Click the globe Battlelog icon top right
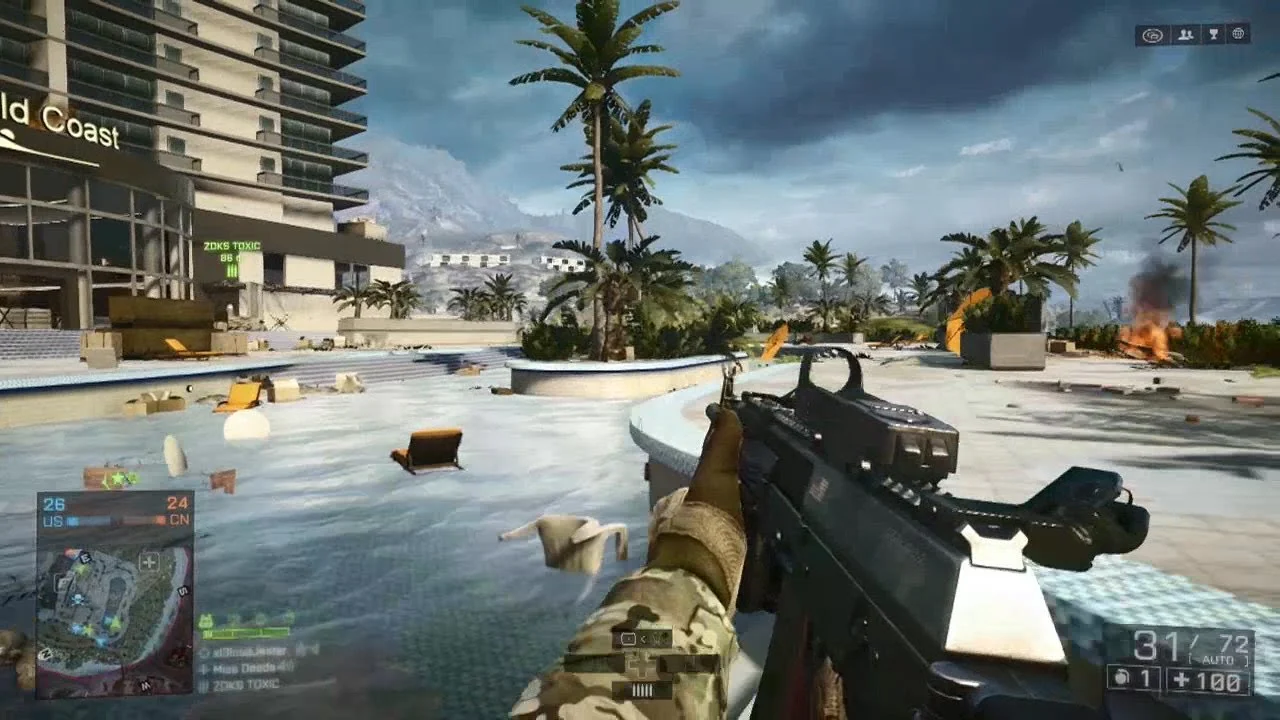This screenshot has height=720, width=1280. pyautogui.click(x=1238, y=34)
